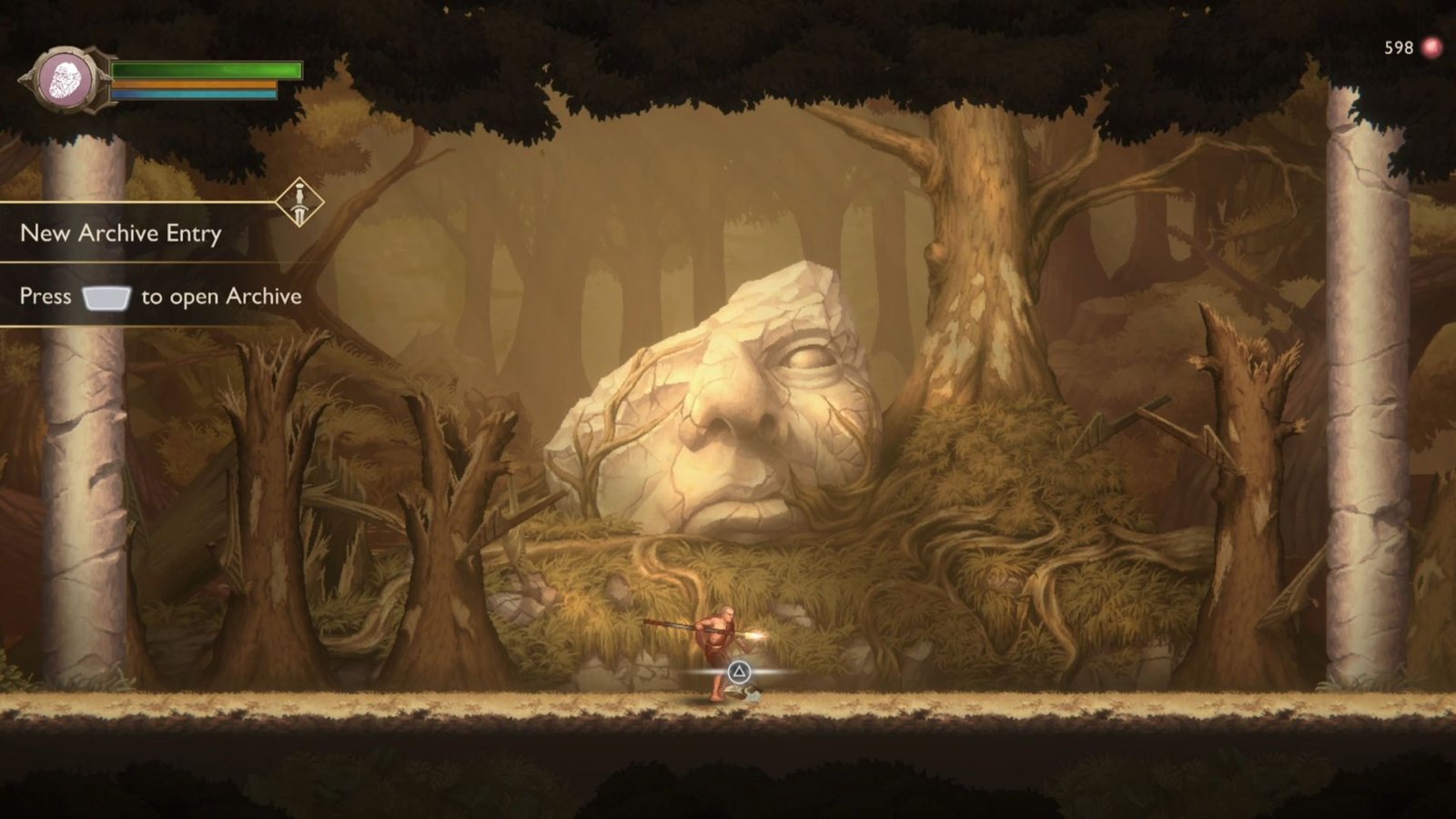This screenshot has width=1456, height=819.
Task: Click the green health bar
Action: (x=205, y=70)
